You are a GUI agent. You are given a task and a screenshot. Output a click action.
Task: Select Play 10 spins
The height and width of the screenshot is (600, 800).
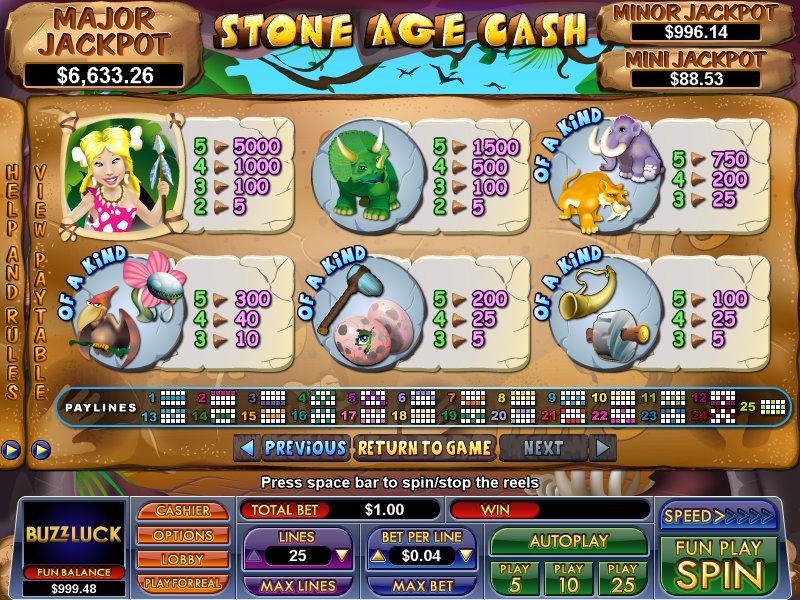[568, 578]
